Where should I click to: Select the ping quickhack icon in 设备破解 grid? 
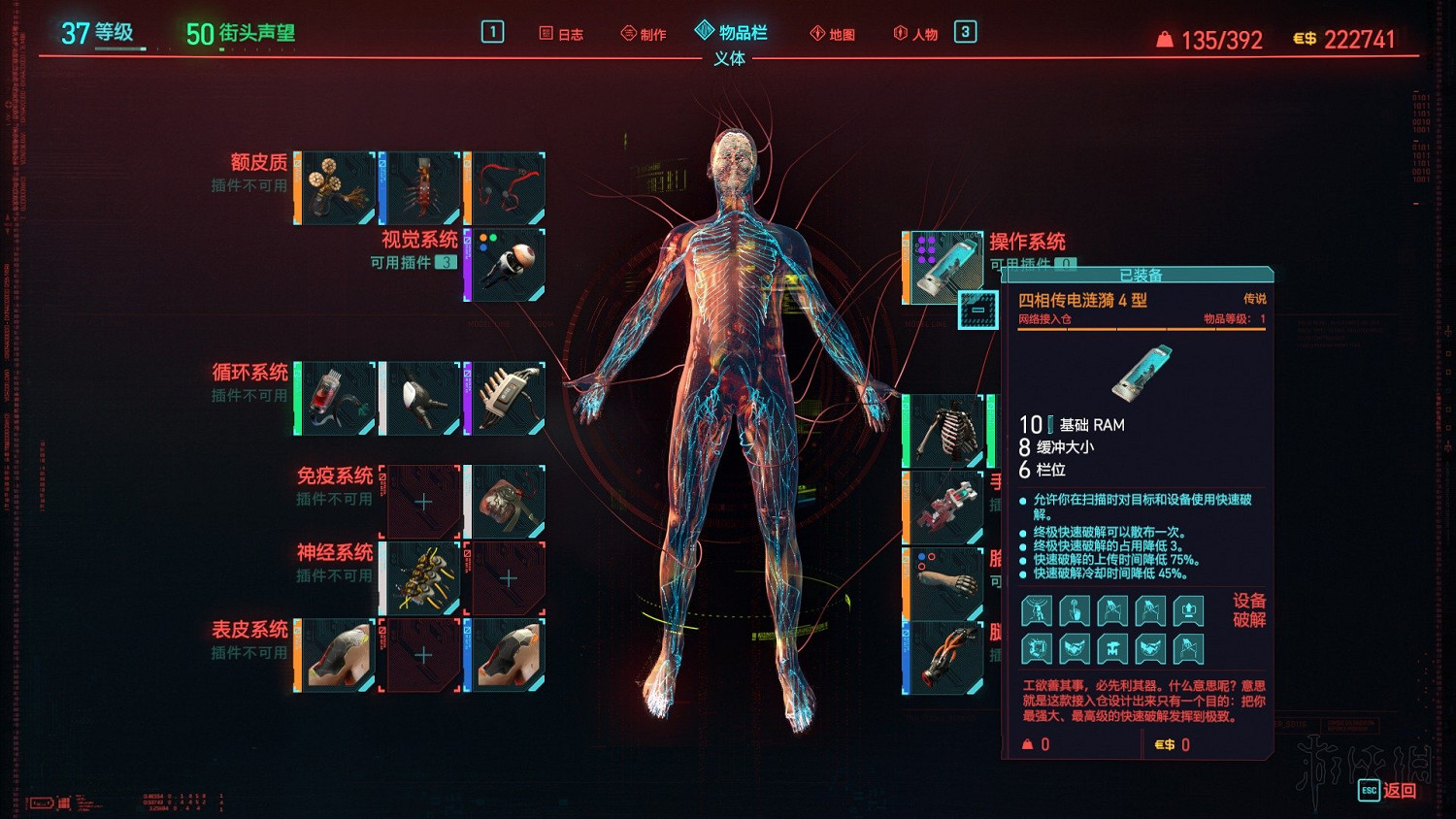pyautogui.click(x=1036, y=609)
